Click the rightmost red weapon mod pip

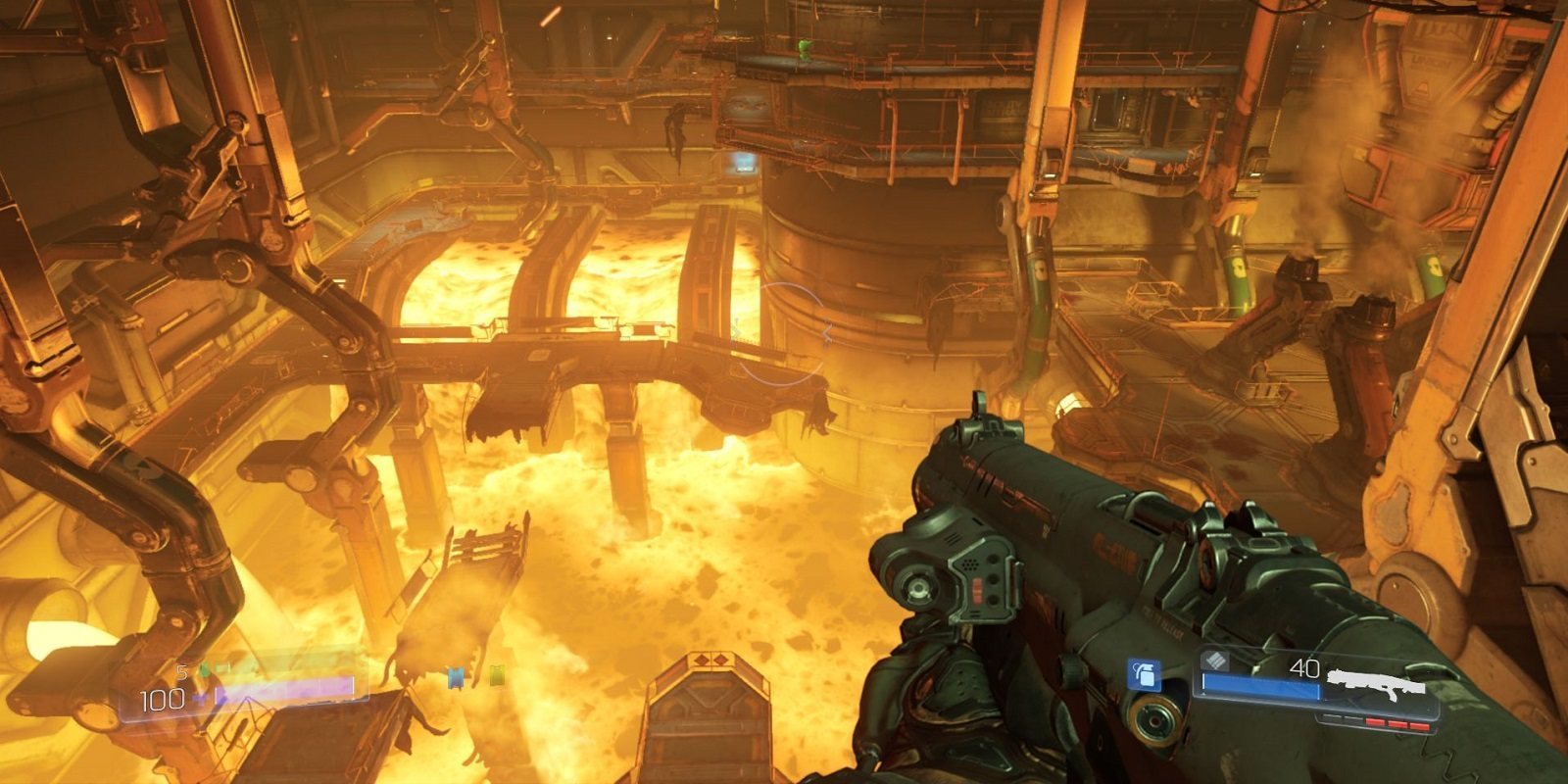[x=1419, y=726]
